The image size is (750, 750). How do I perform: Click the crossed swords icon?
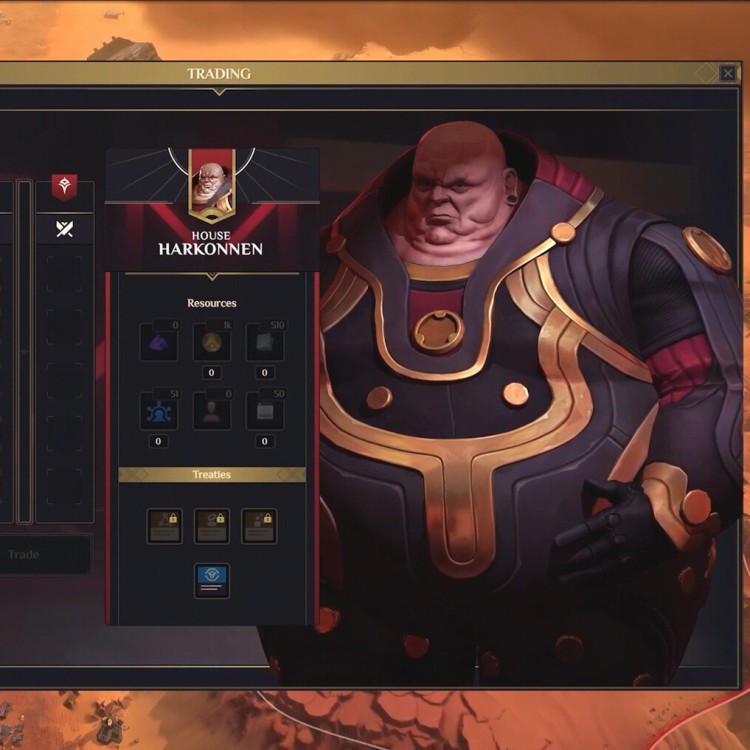(65, 229)
